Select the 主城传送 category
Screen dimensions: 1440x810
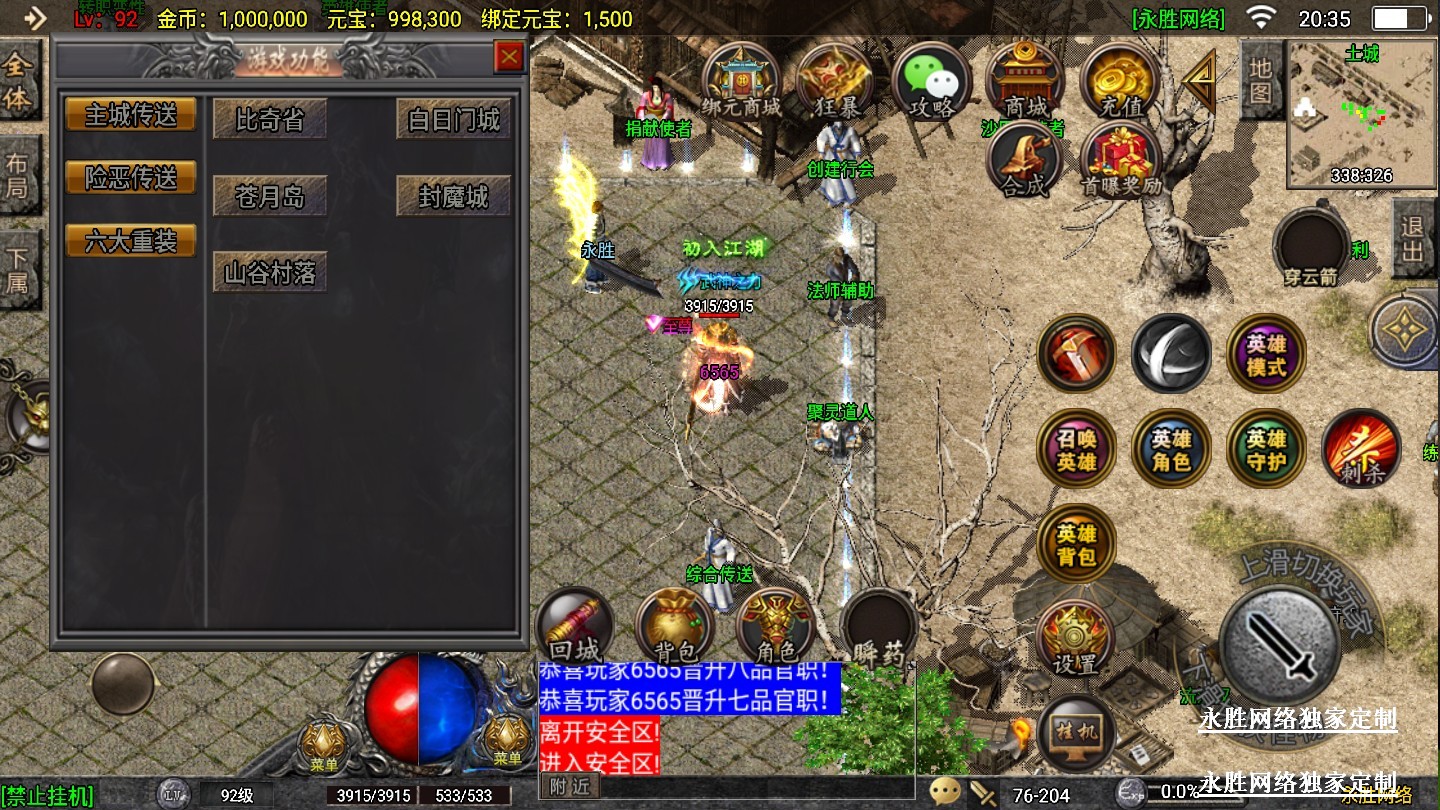(131, 115)
